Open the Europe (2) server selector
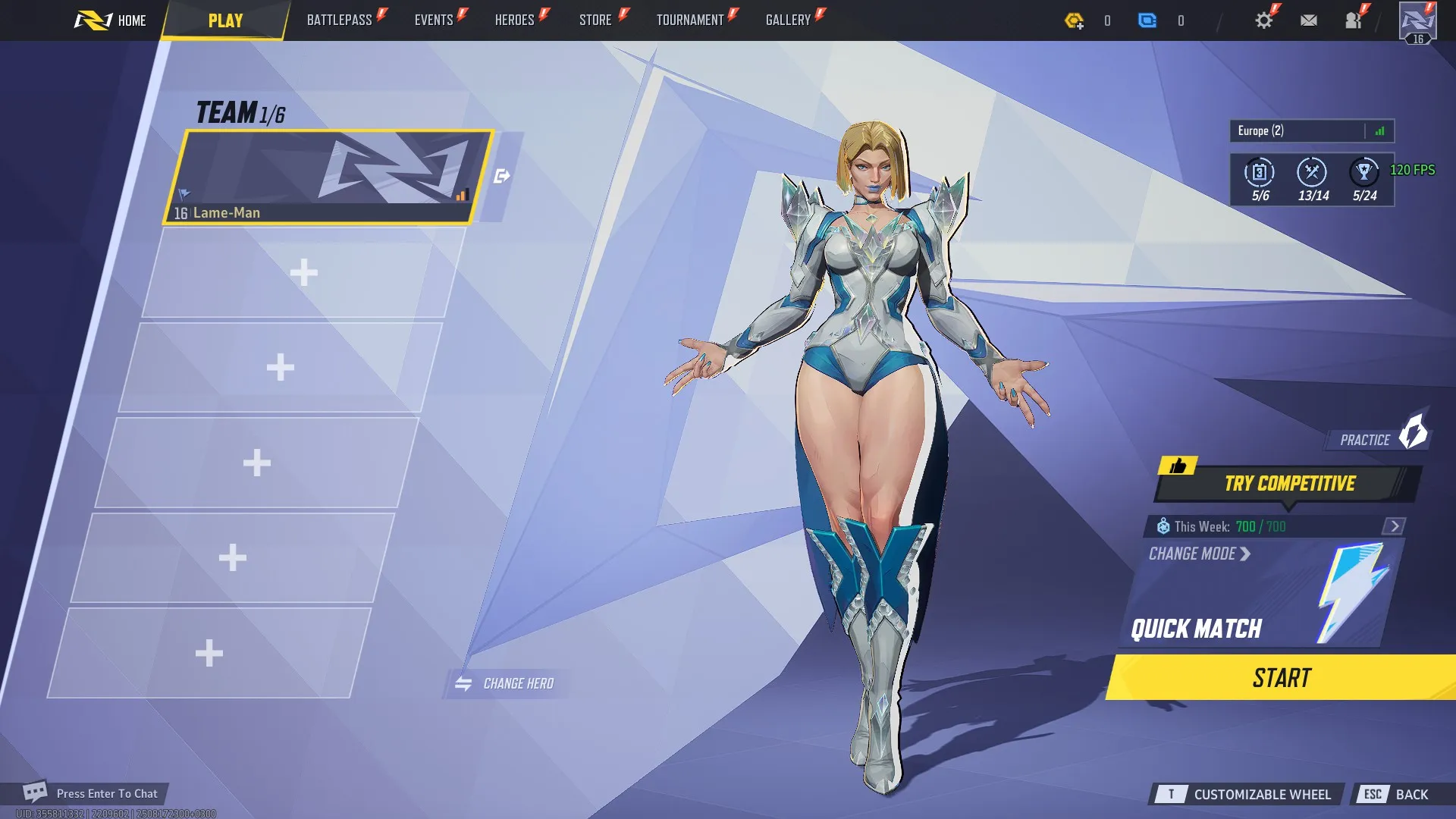Screen dimensions: 1456x819 [1289, 130]
